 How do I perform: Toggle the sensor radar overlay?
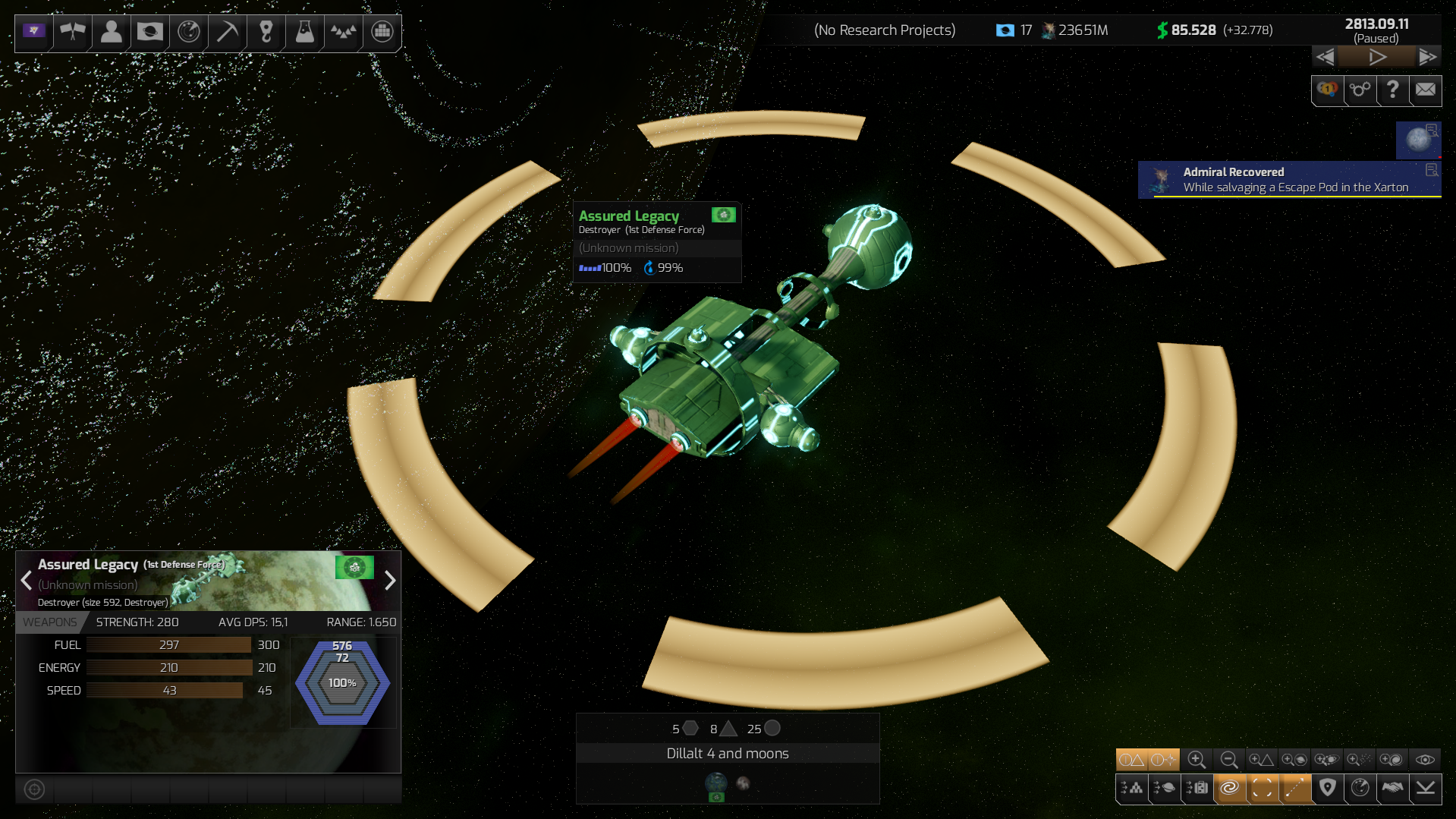[1359, 789]
